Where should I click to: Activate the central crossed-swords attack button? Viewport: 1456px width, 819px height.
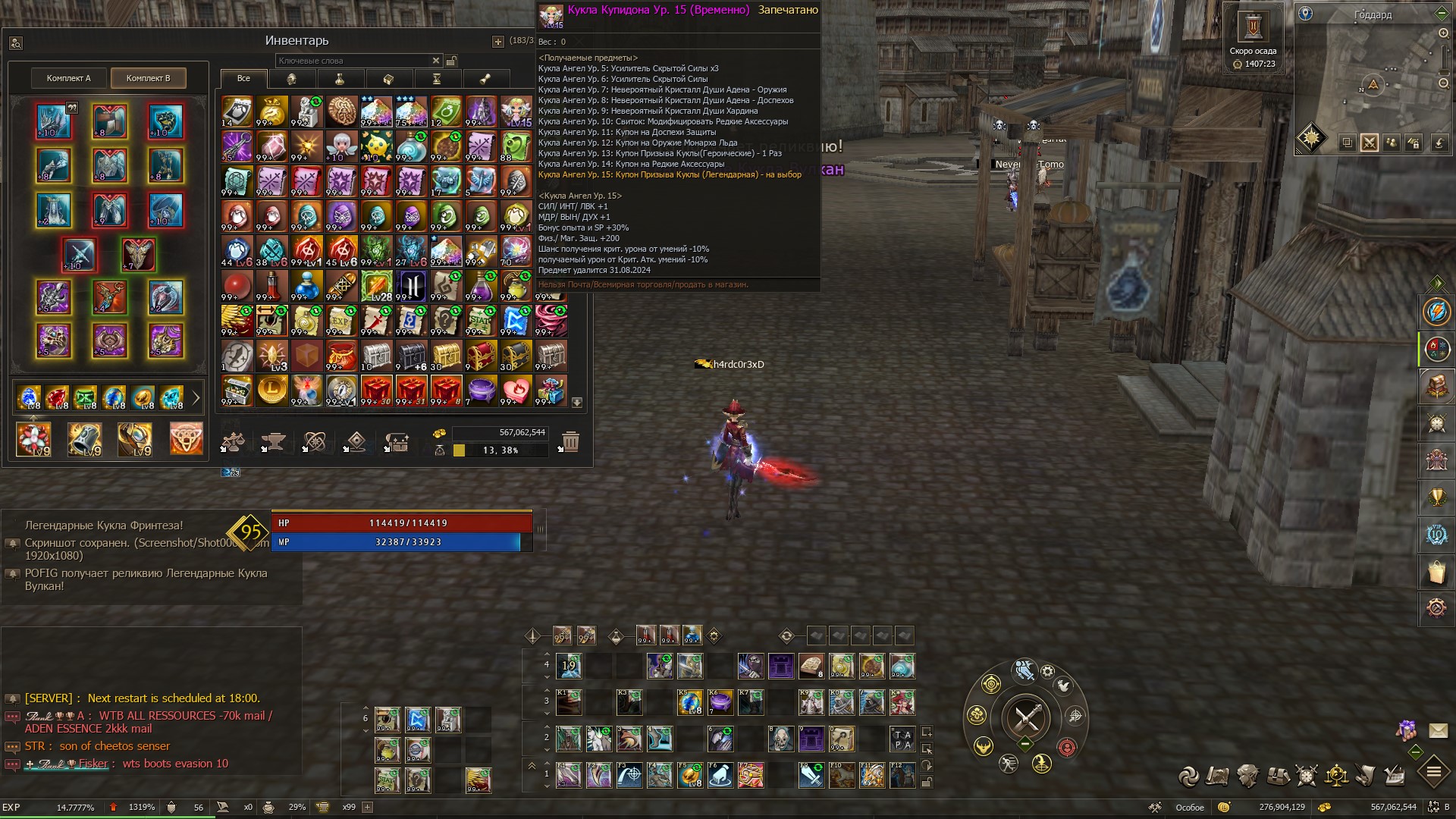1025,717
